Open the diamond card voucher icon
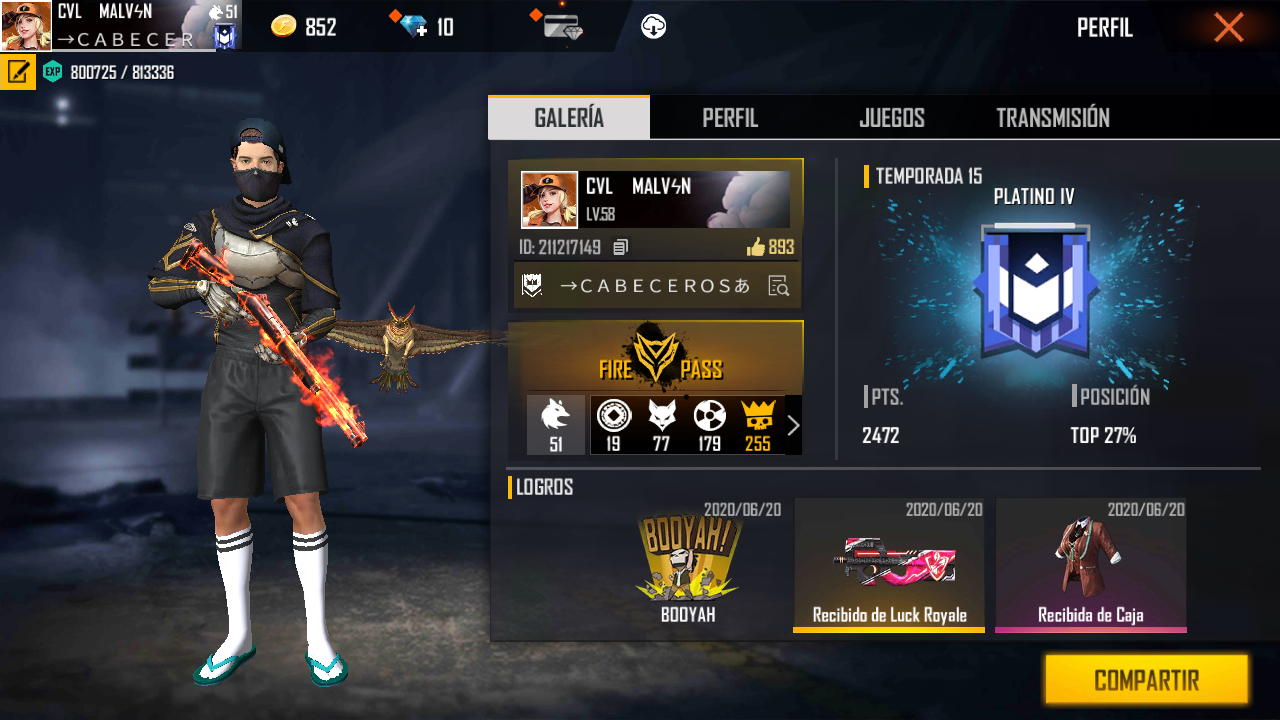This screenshot has height=720, width=1280. (563, 27)
